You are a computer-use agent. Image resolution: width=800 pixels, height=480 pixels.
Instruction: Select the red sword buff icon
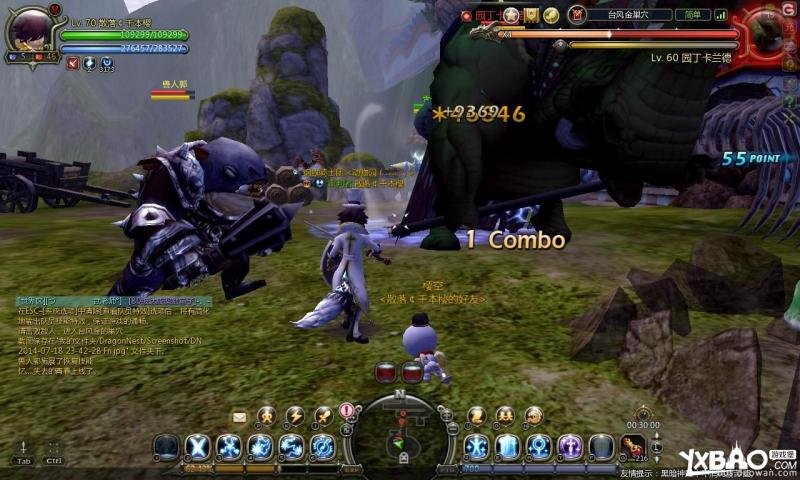[x=73, y=64]
